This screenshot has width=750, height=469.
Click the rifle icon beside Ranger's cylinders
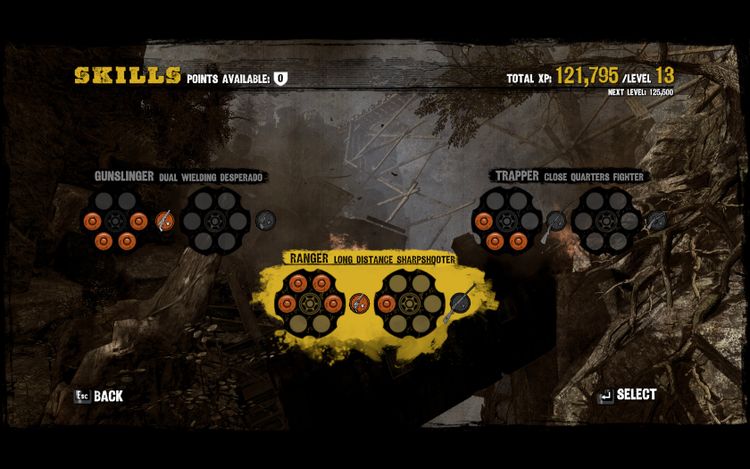point(460,301)
